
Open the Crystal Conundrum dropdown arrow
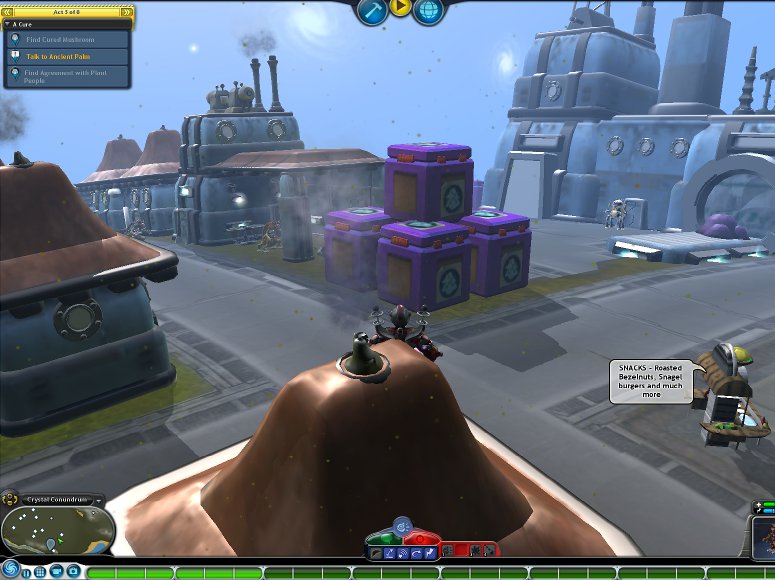99,499
